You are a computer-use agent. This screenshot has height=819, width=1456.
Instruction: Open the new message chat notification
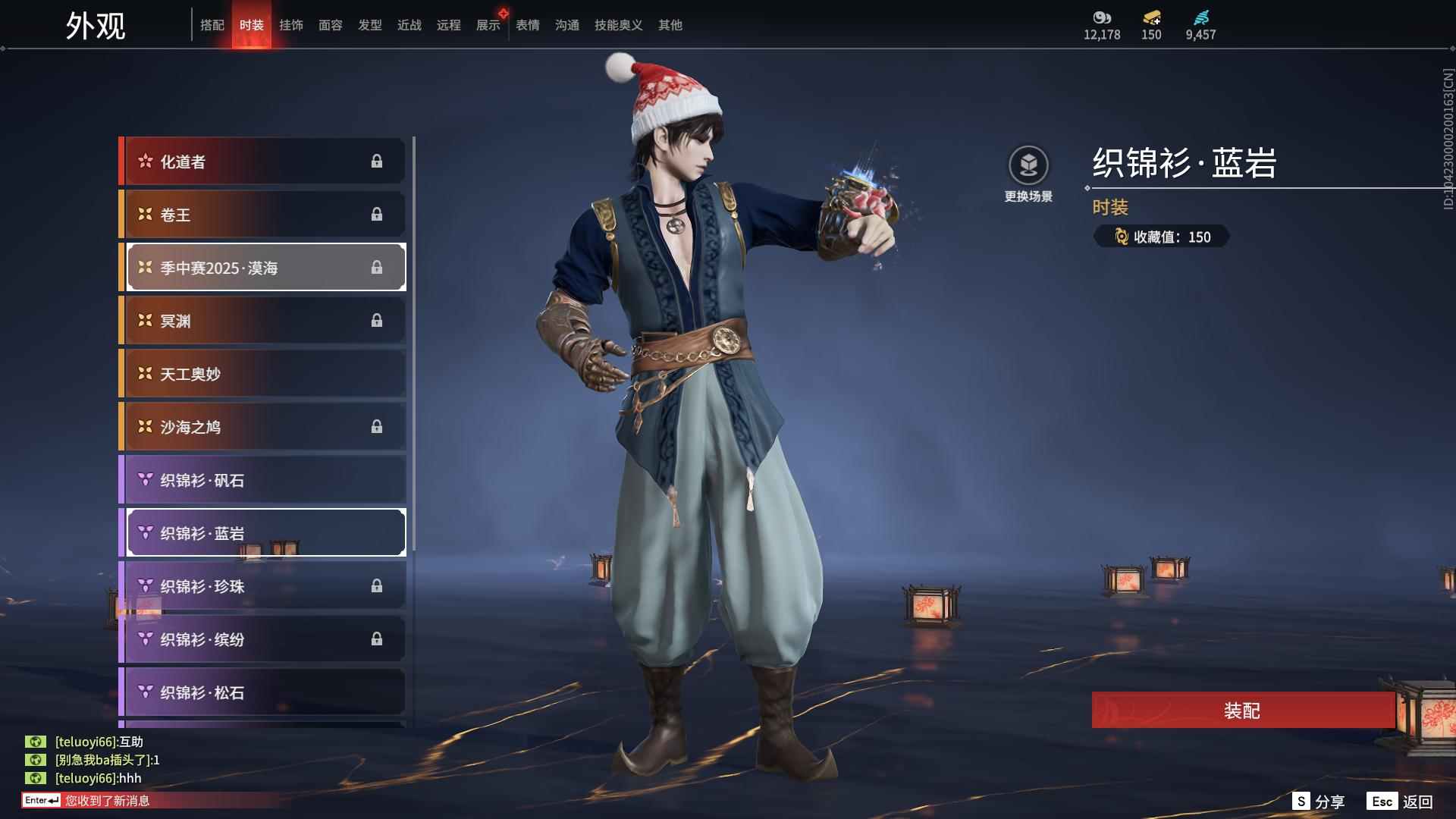click(x=106, y=801)
